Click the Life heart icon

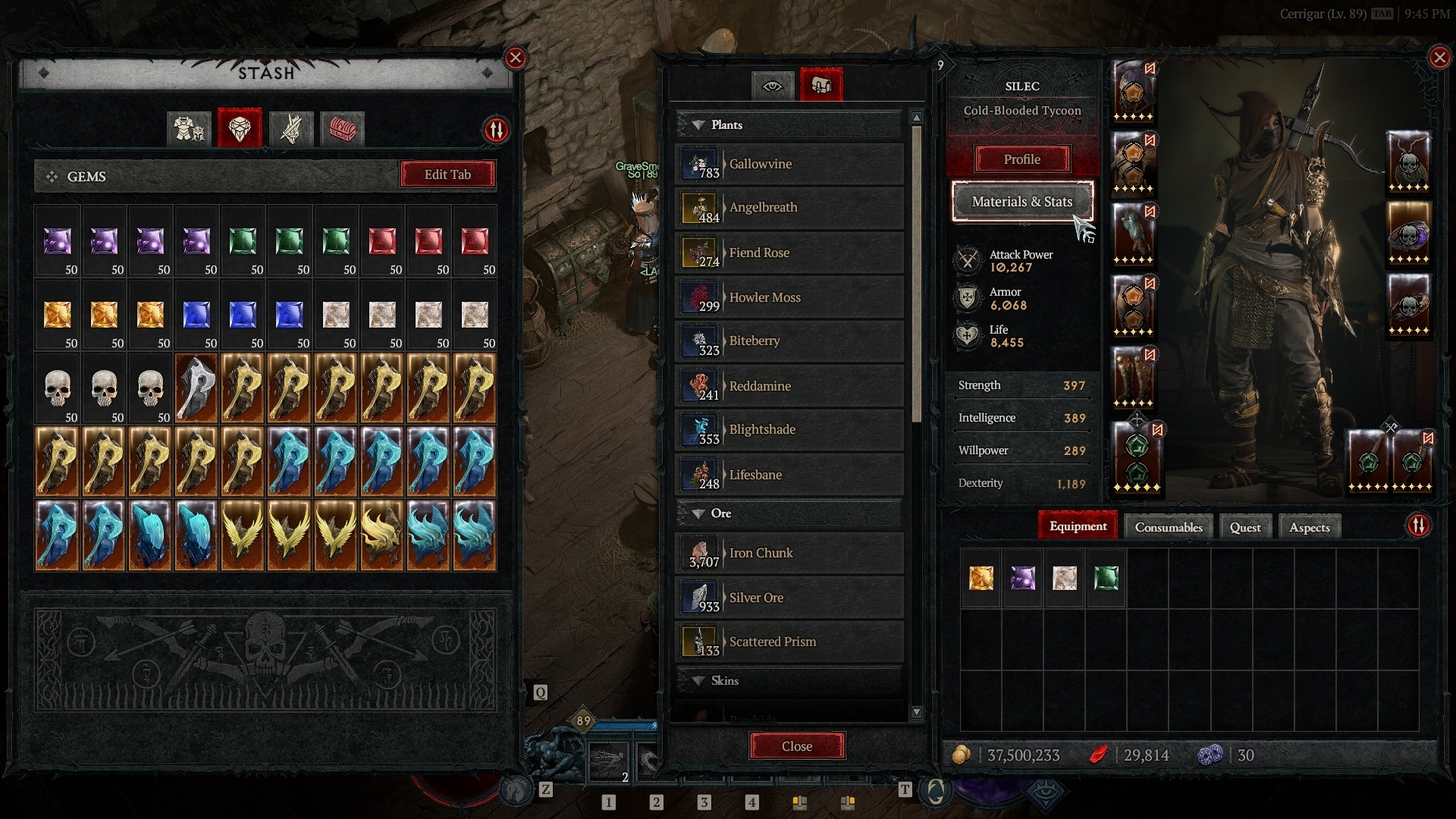click(967, 335)
